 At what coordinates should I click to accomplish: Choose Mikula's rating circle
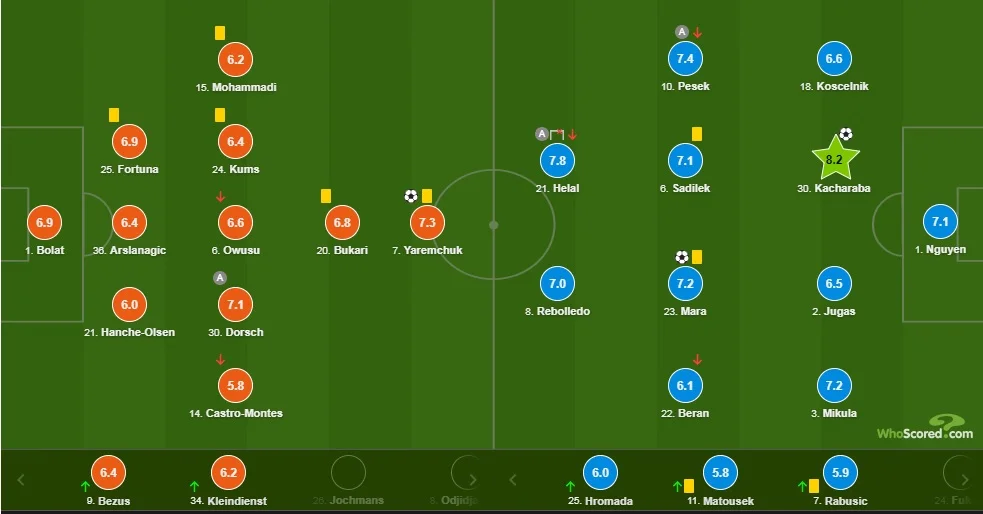coord(834,385)
